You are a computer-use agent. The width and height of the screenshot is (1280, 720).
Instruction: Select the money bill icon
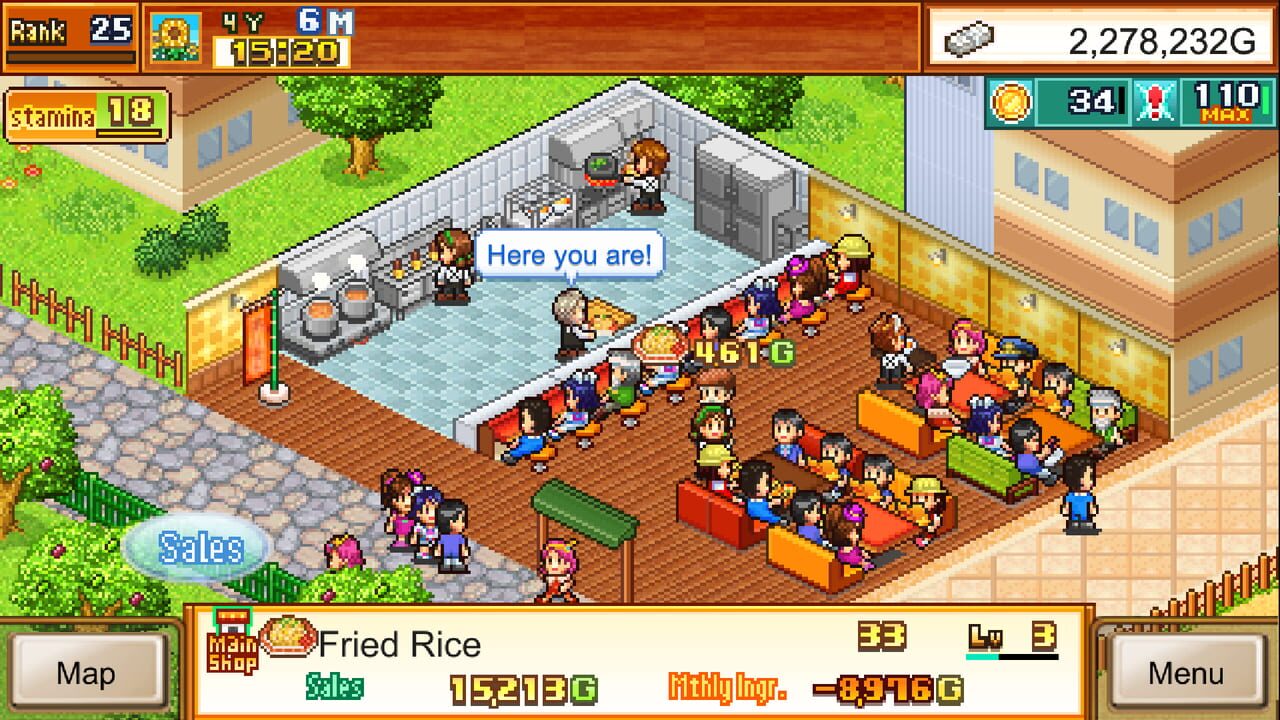tap(971, 38)
